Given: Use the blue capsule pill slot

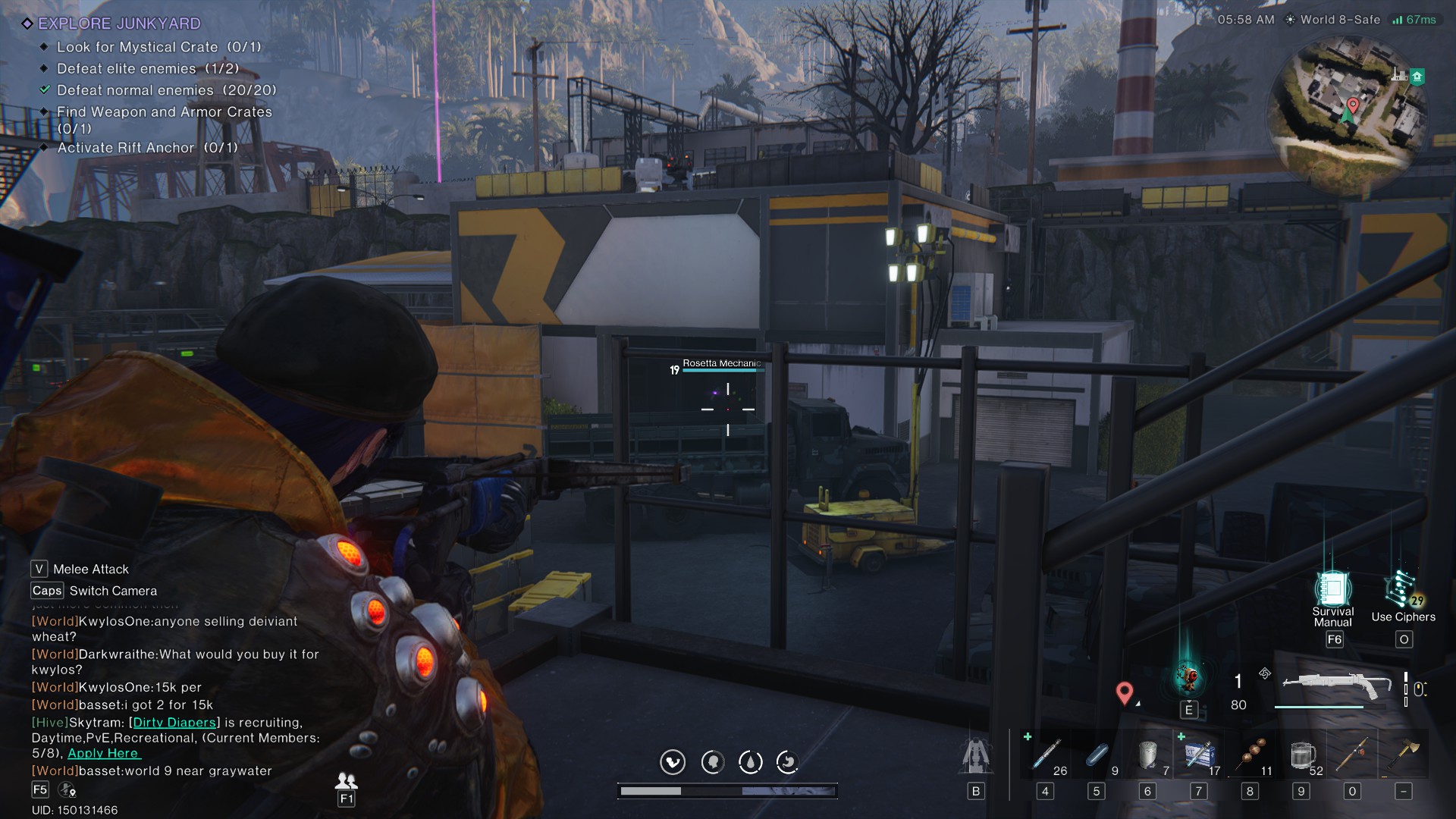Looking at the screenshot, I should point(1097,755).
